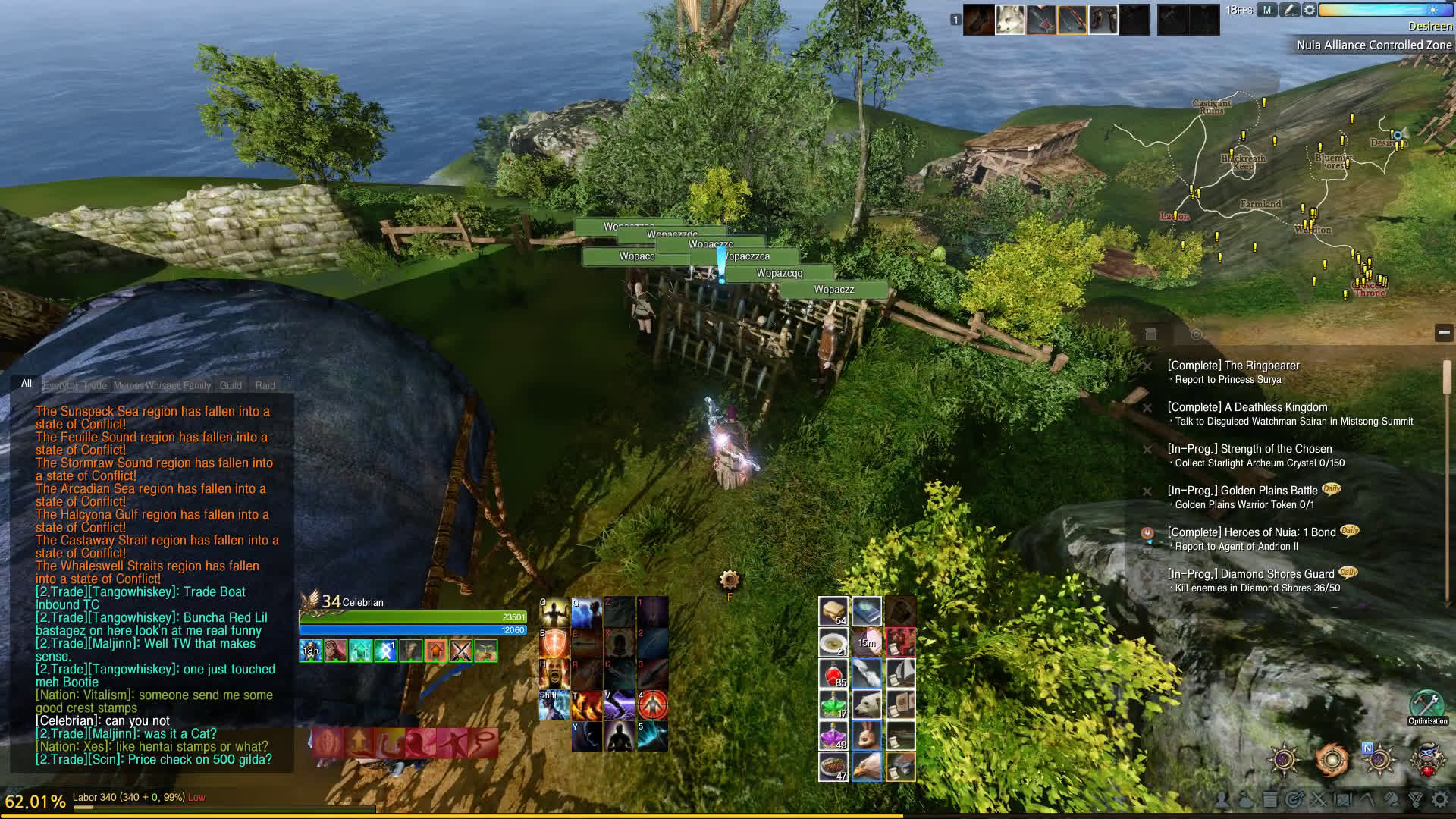This screenshot has height=819, width=1456.
Task: Open the settings gear near the FPS counter
Action: pyautogui.click(x=1310, y=11)
